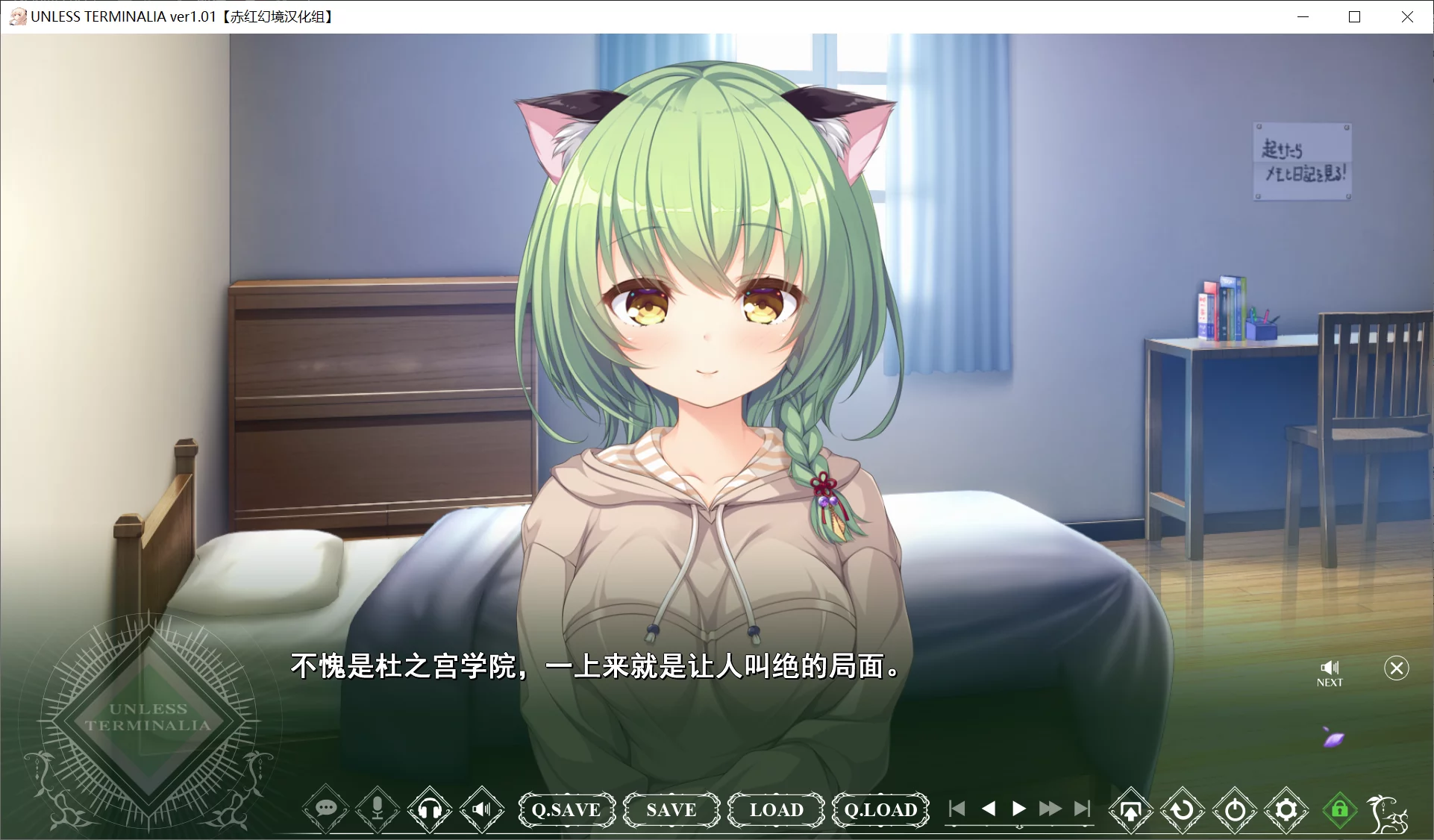Image resolution: width=1434 pixels, height=840 pixels.
Task: Skip to the end of dialogue
Action: (1083, 809)
